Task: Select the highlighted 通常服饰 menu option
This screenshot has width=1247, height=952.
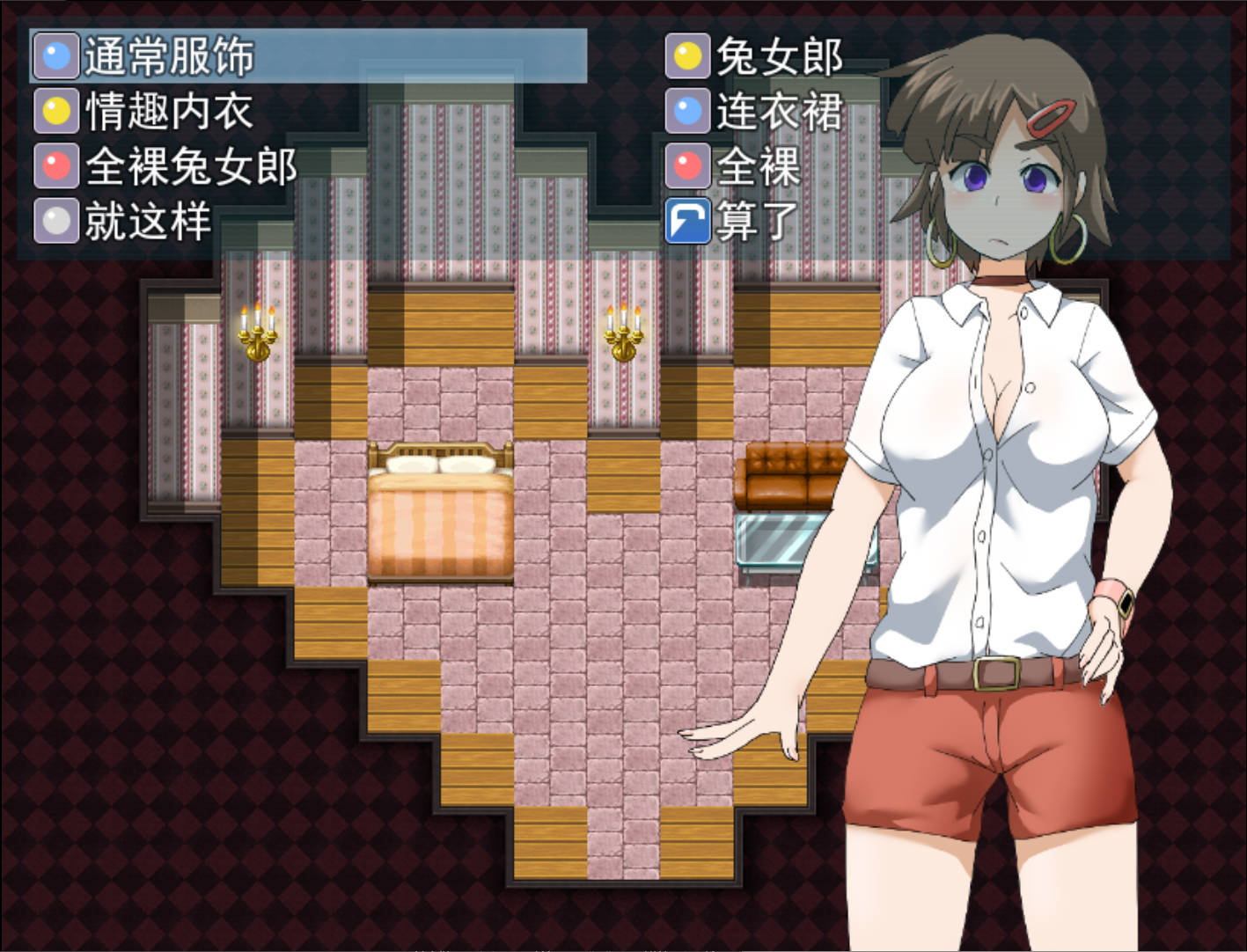Action: 167,55
